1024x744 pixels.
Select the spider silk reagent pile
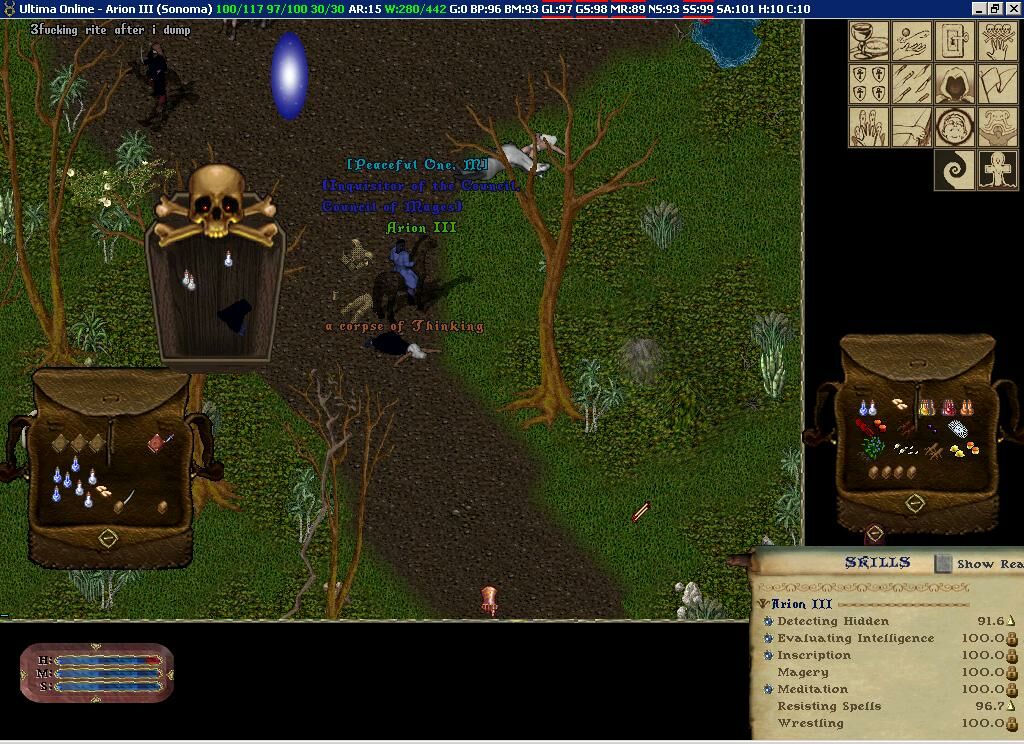click(958, 429)
